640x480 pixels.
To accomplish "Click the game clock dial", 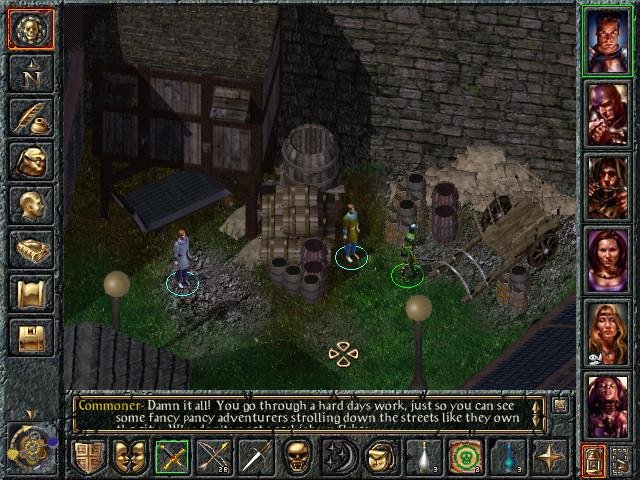I will point(30,441).
